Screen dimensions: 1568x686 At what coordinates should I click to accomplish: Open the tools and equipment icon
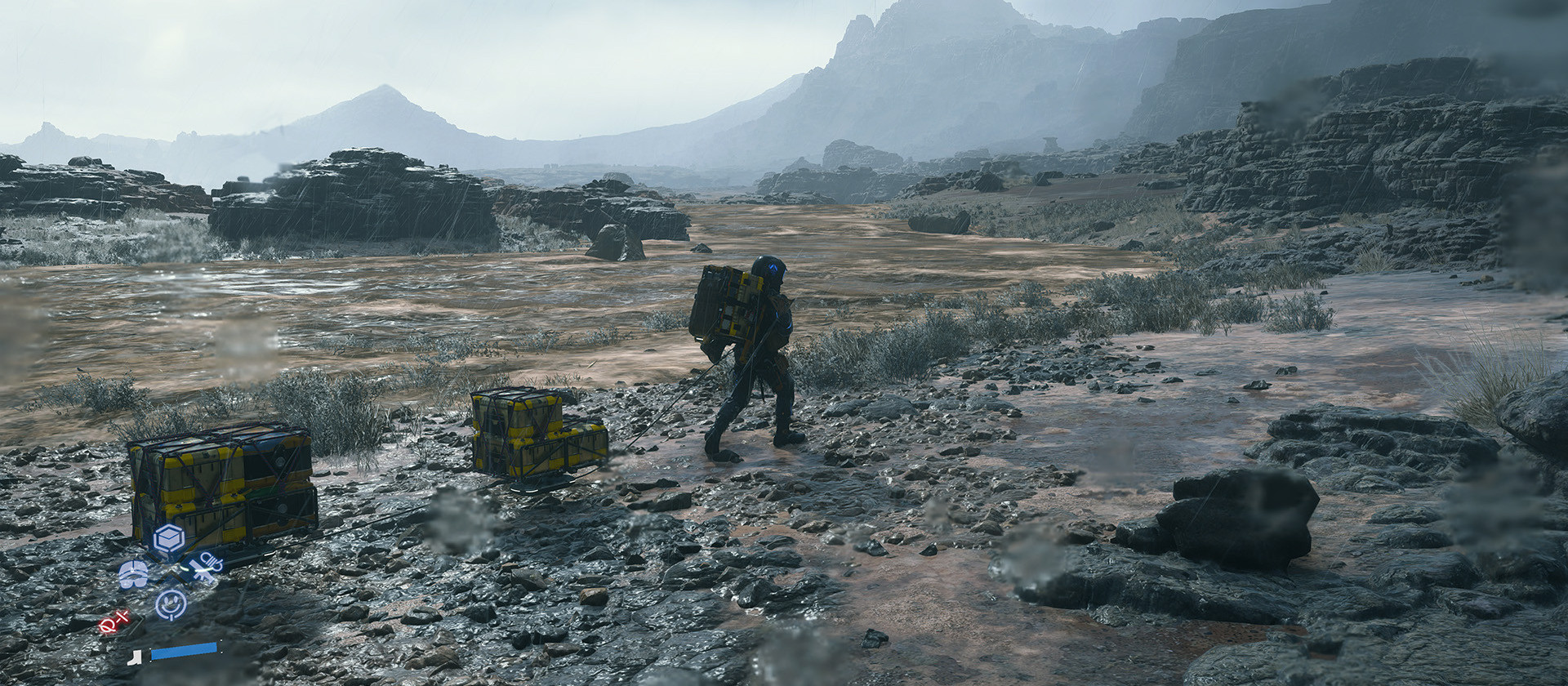[x=206, y=568]
